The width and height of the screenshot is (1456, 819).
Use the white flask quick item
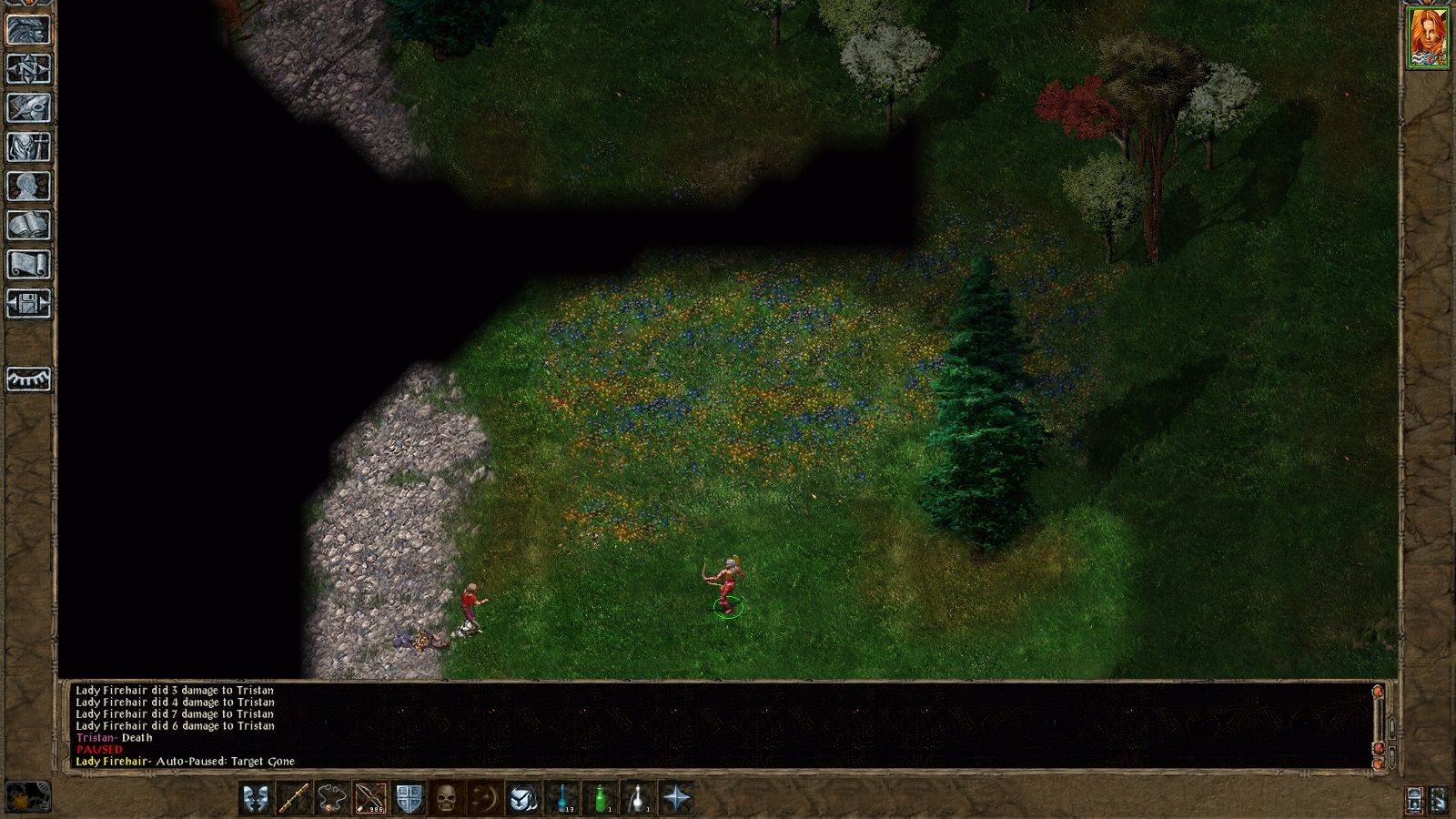tap(638, 799)
